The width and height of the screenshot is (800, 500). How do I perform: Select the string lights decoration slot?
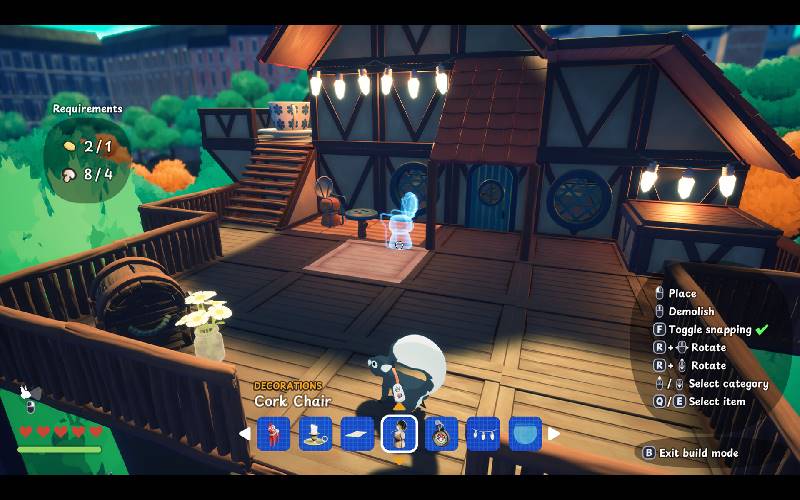click(x=483, y=433)
